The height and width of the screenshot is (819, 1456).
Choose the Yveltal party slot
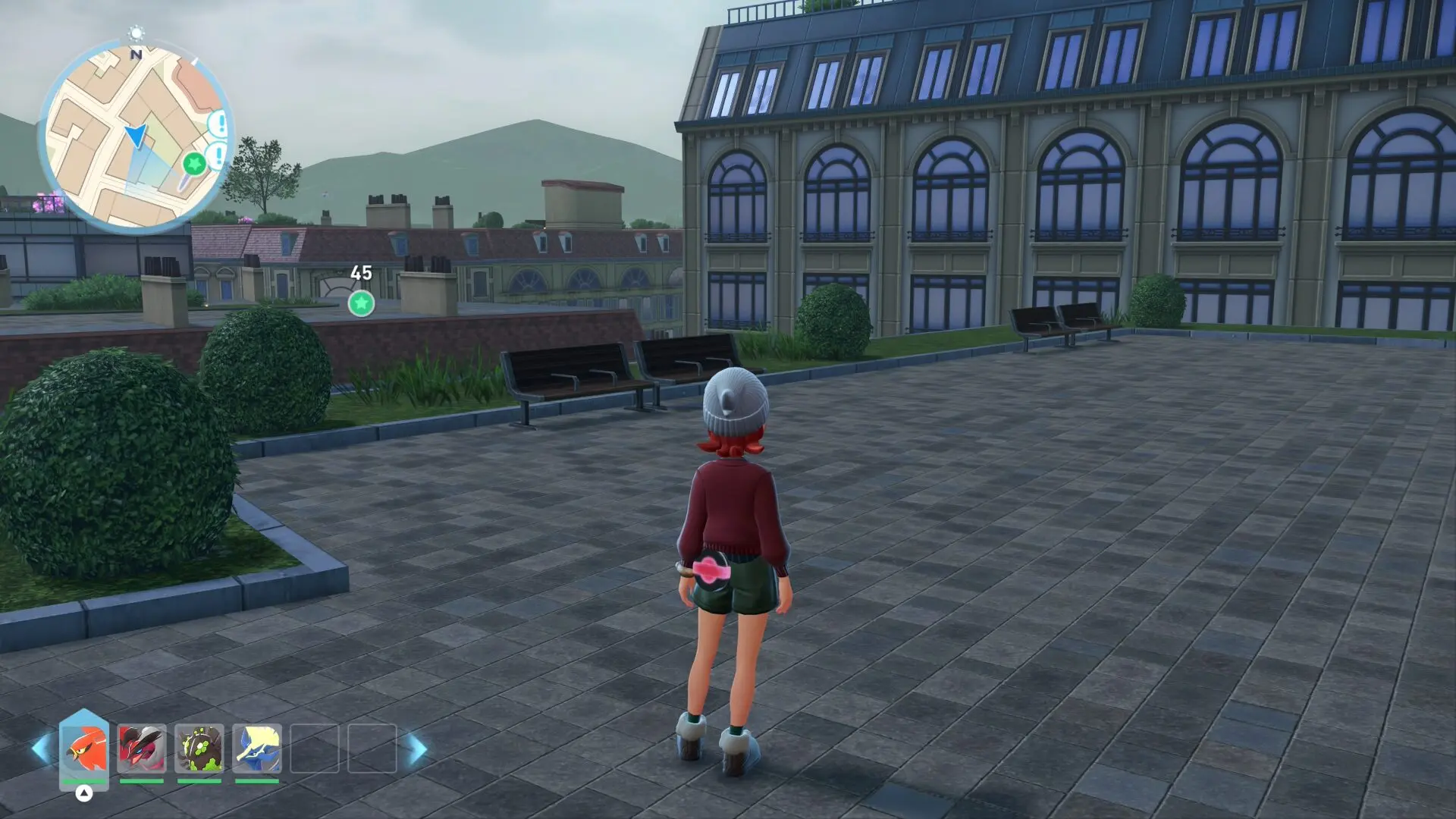[142, 748]
